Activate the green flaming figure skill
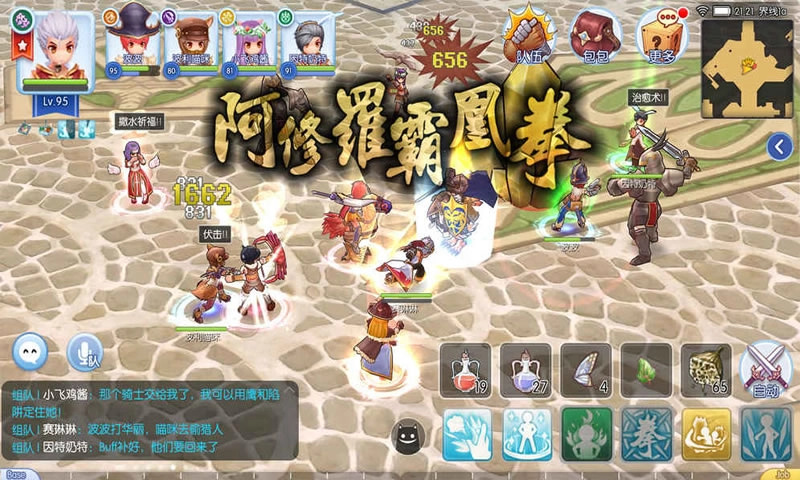 pyautogui.click(x=586, y=434)
